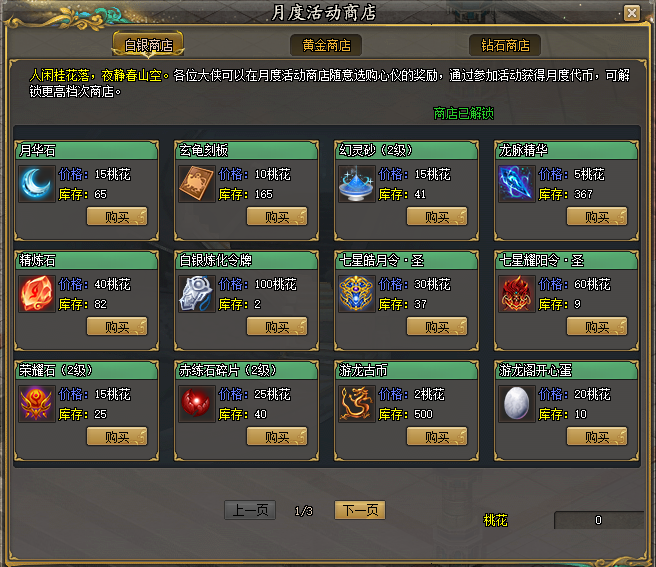The height and width of the screenshot is (567, 656).
Task: Purchase the 七星耀阳令·圣
Action: (x=597, y=327)
